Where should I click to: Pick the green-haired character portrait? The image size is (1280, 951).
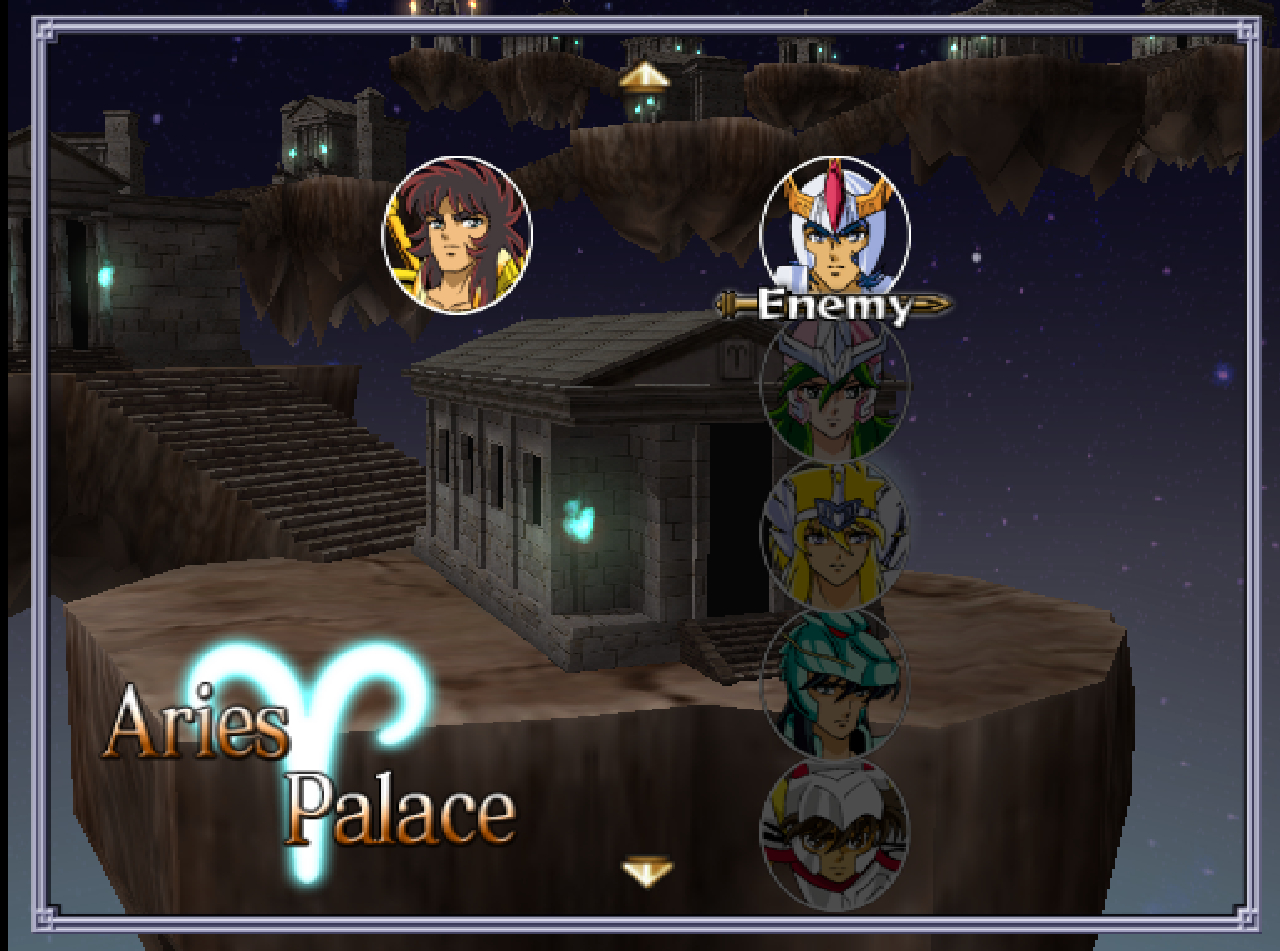[835, 388]
